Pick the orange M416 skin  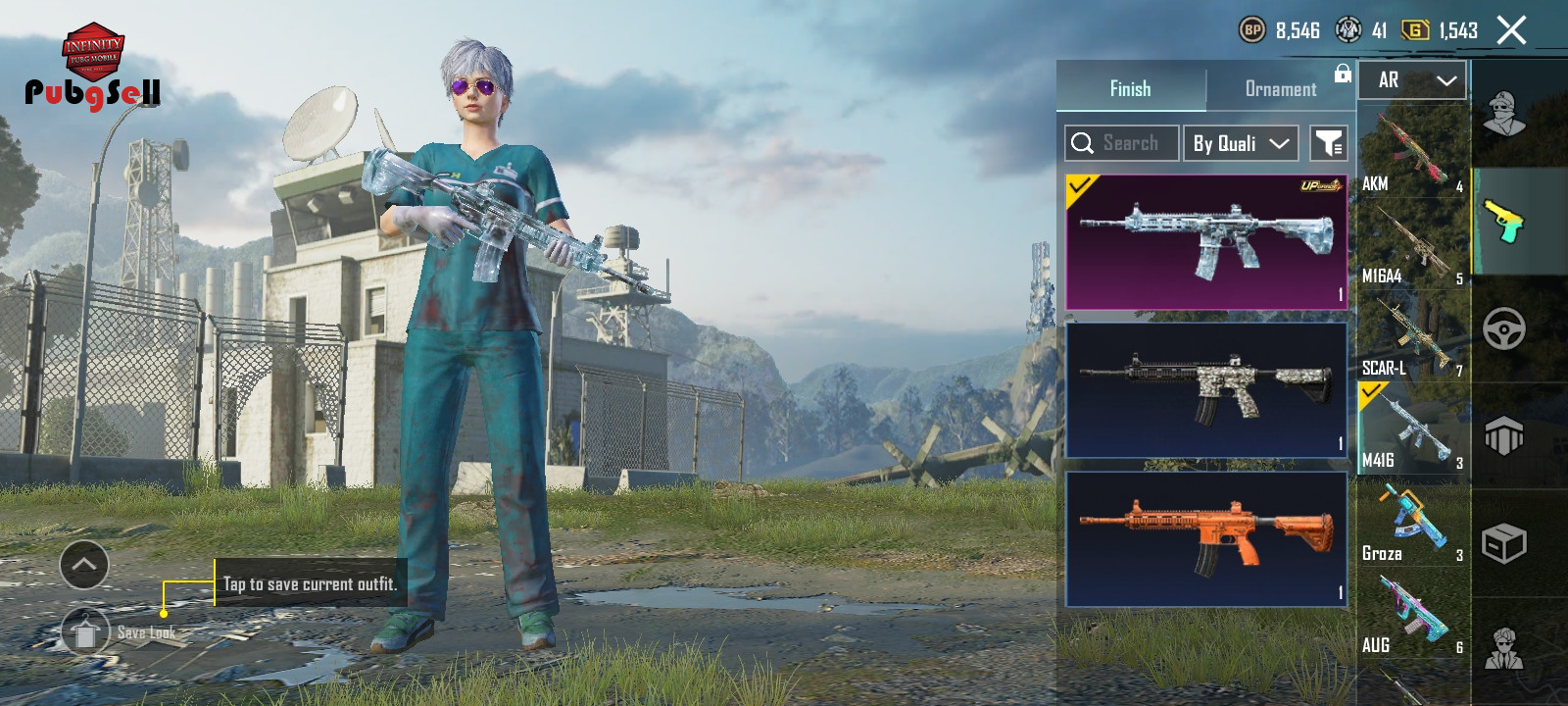pos(1206,538)
